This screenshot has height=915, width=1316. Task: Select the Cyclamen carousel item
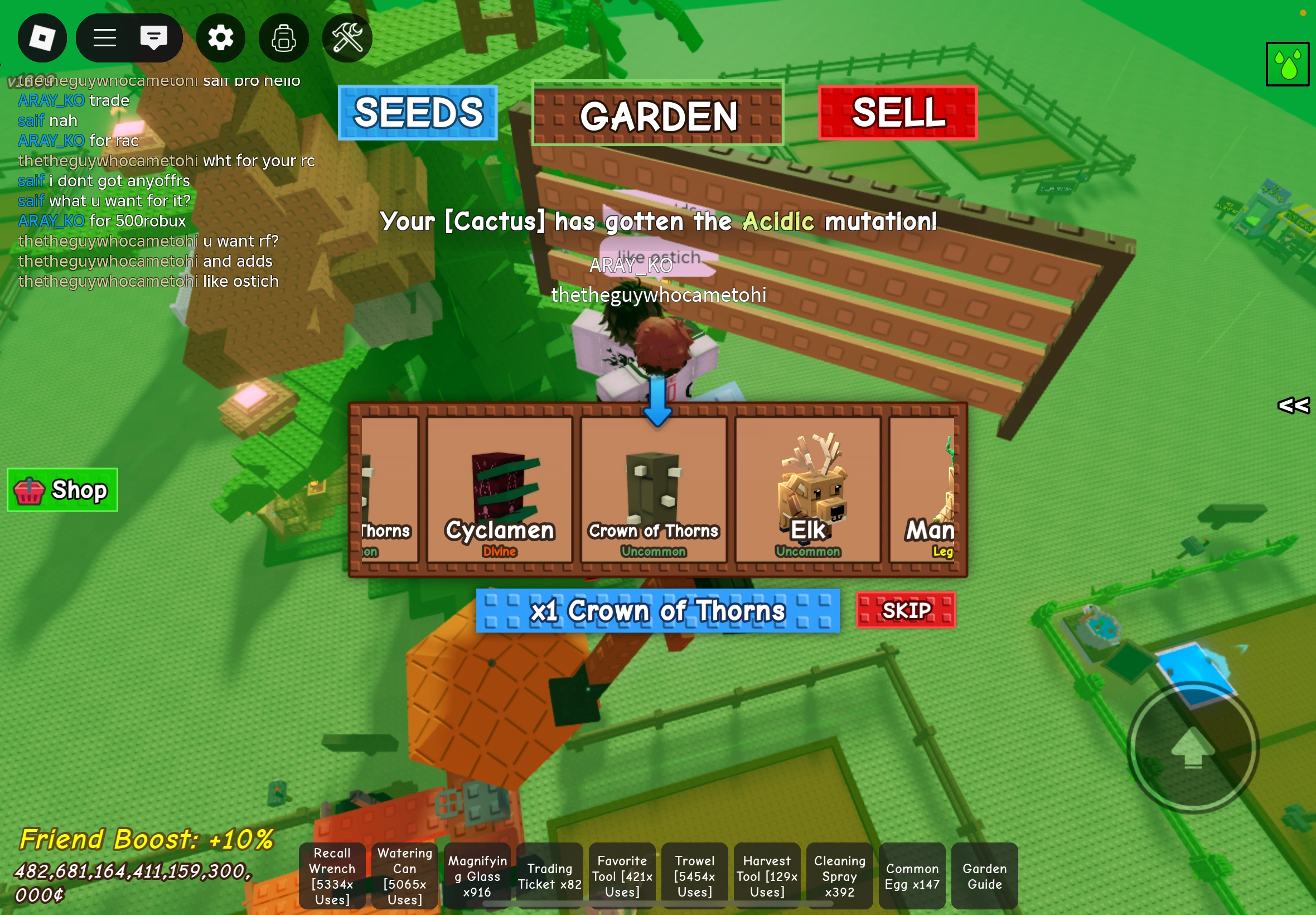tap(500, 490)
